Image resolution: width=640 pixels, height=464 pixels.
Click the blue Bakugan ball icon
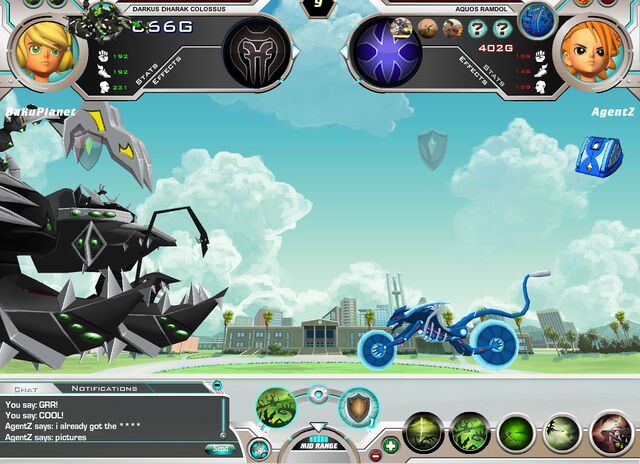537,21
